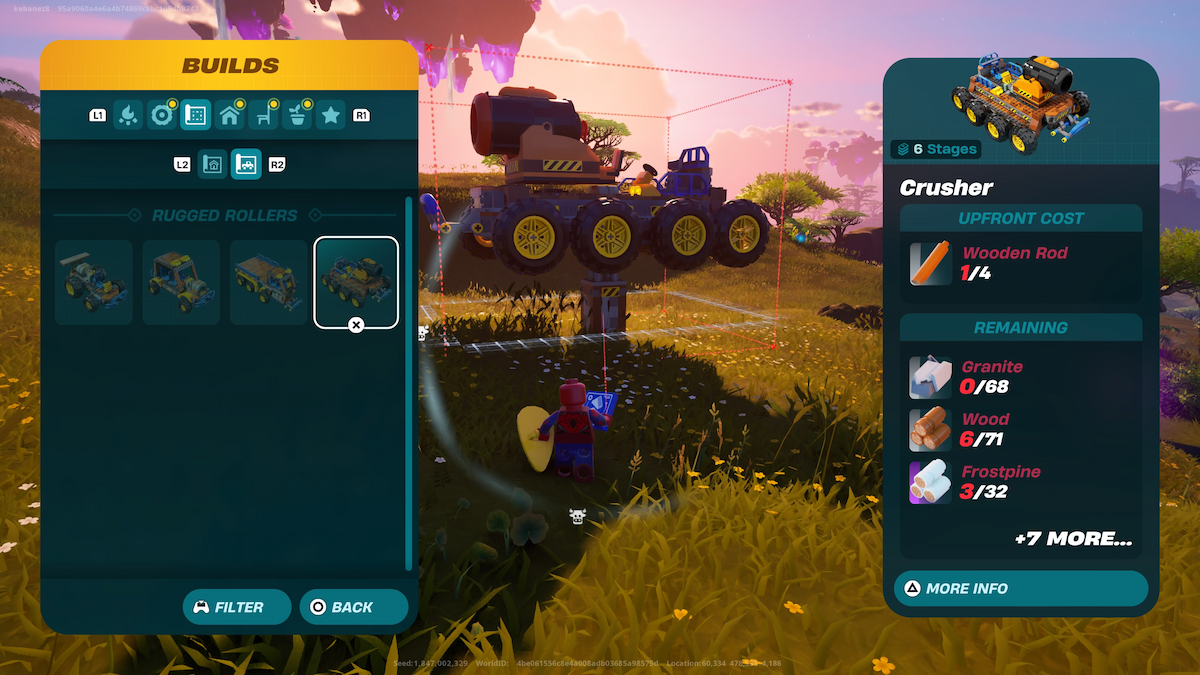Expand the +7 More materials list

[x=1073, y=539]
